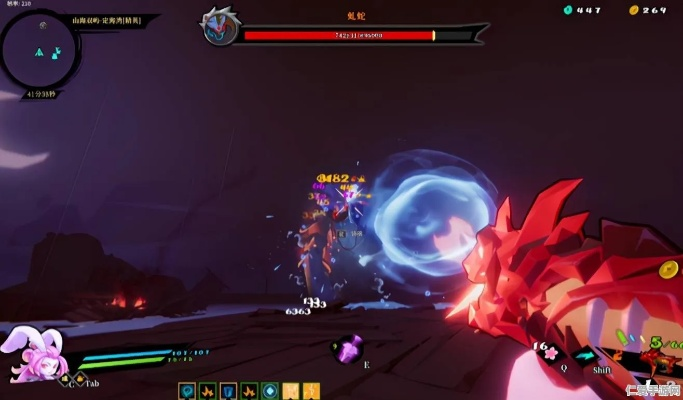683x400 pixels.
Task: Use the cherry blossom secondary skill
Action: [x=551, y=352]
